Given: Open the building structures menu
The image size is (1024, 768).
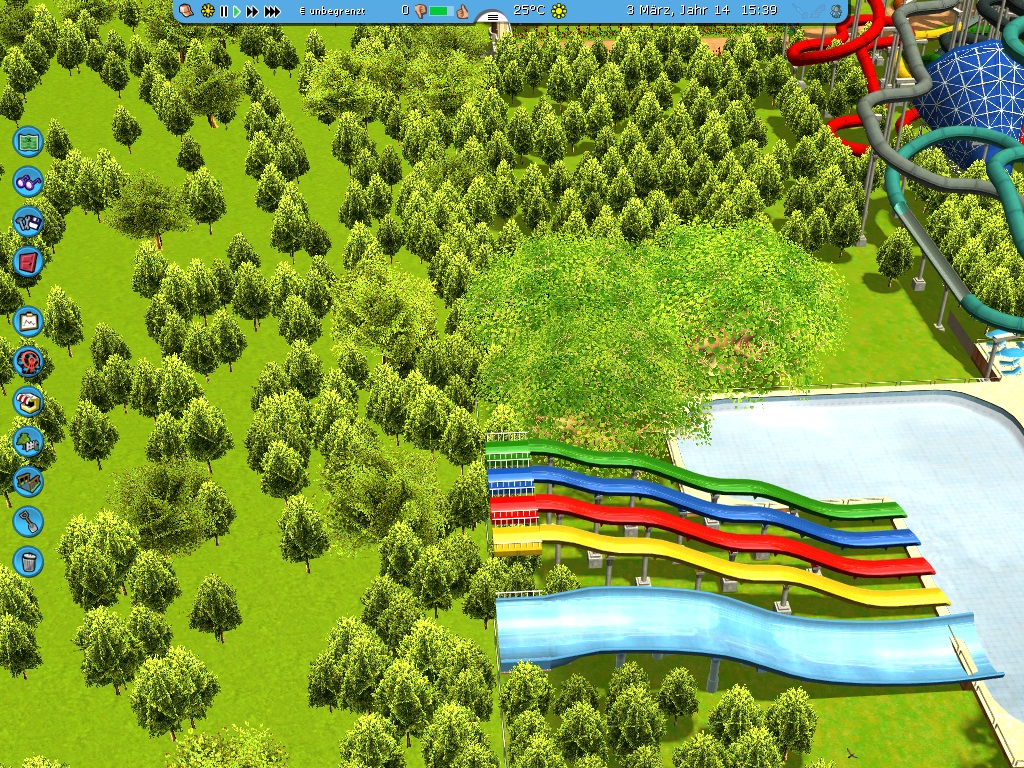Looking at the screenshot, I should point(28,481).
